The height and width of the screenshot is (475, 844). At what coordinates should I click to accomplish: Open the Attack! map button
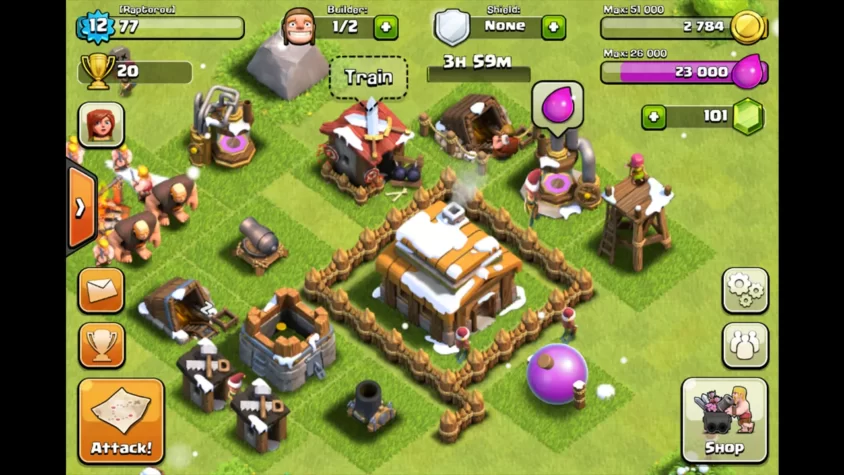[121, 420]
